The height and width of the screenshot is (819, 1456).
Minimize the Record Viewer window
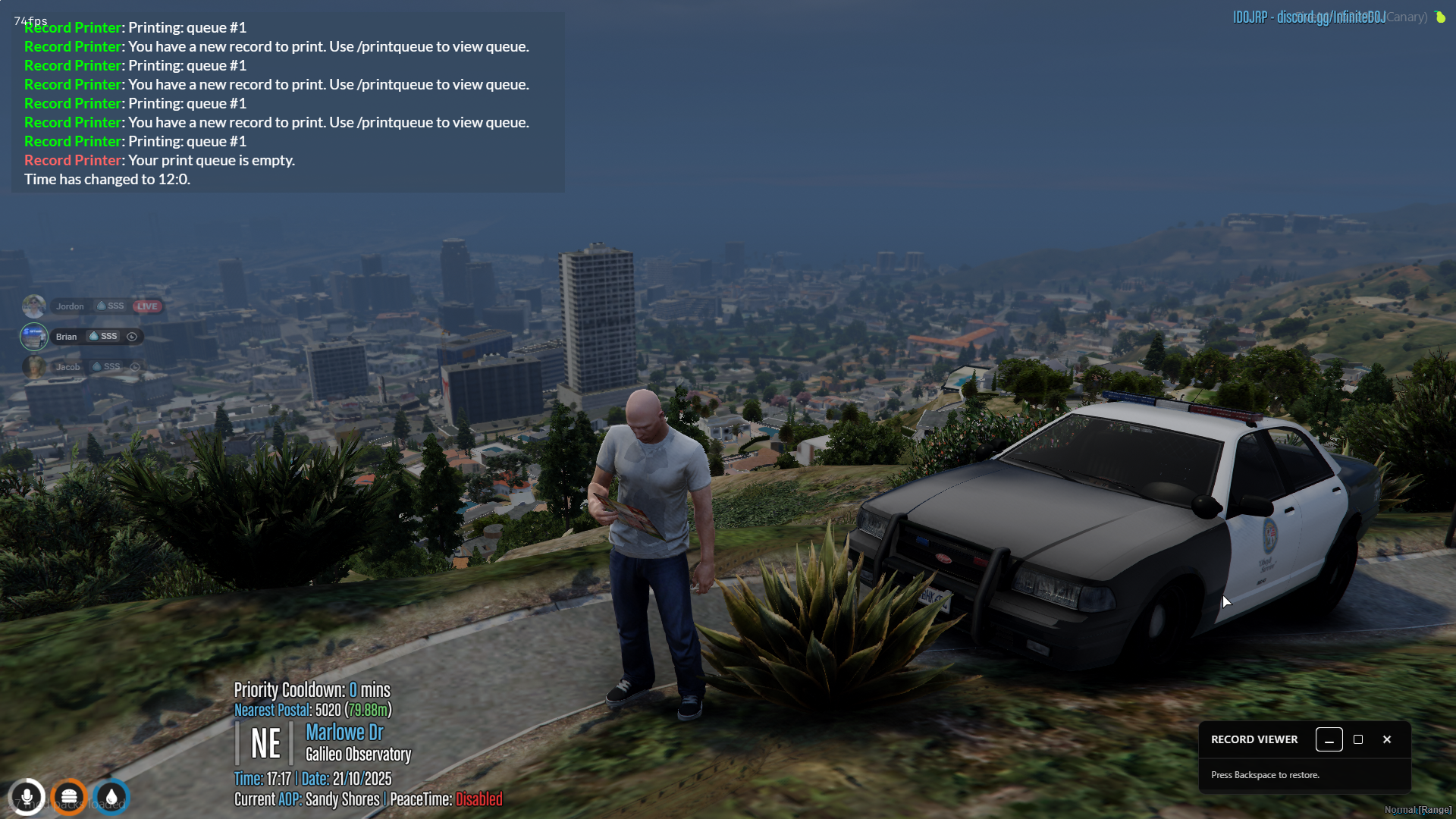click(1329, 739)
